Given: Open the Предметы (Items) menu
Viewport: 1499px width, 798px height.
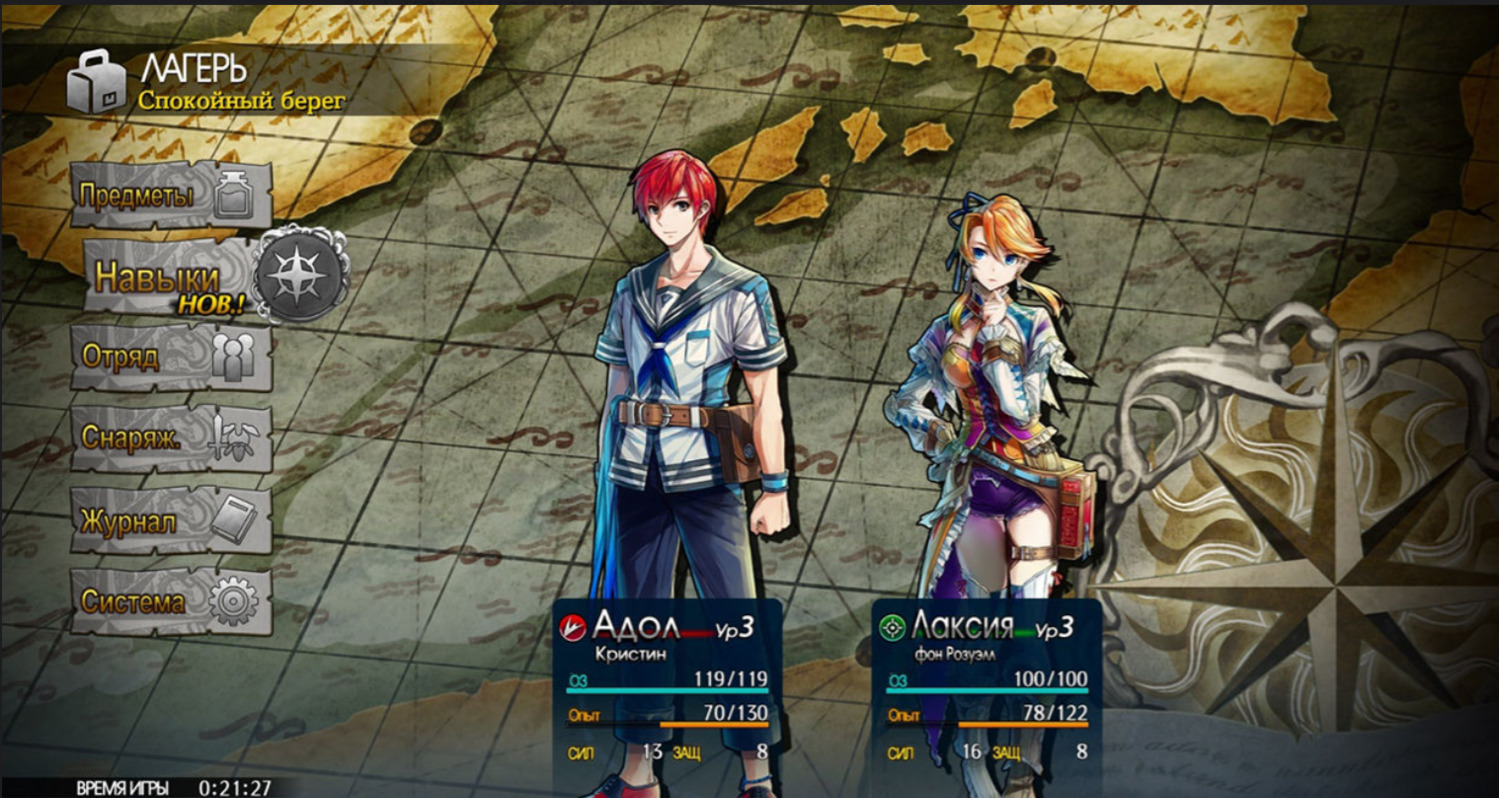Looking at the screenshot, I should coord(171,195).
